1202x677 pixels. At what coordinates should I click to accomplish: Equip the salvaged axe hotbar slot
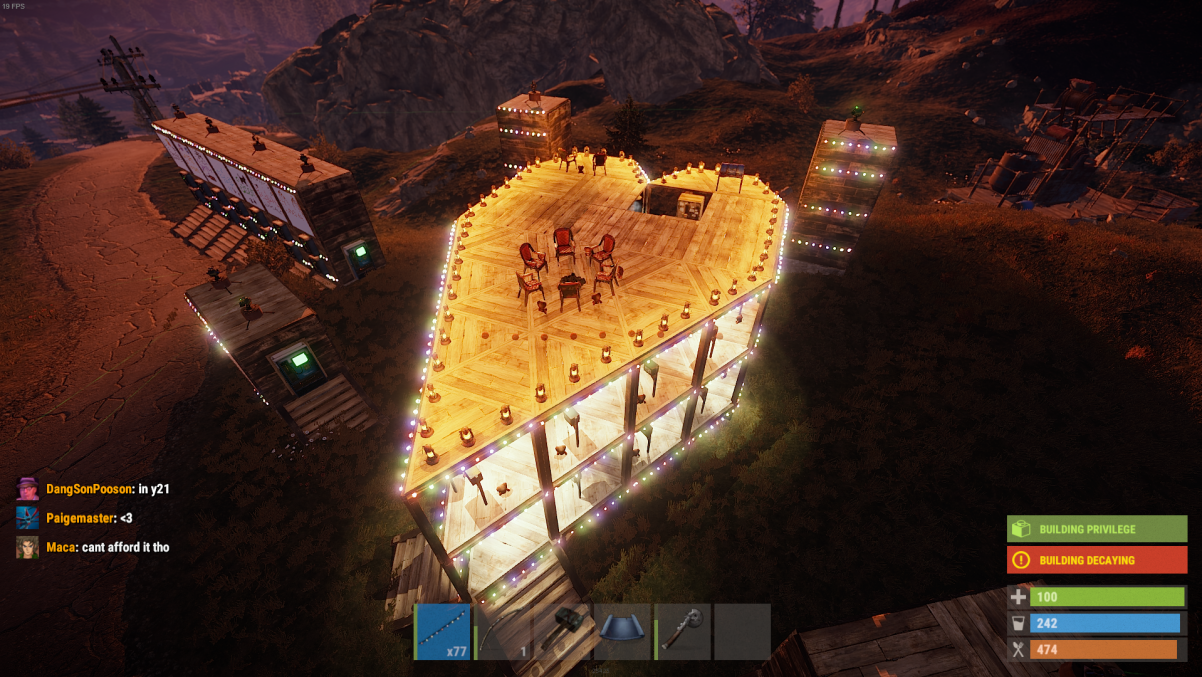(683, 631)
